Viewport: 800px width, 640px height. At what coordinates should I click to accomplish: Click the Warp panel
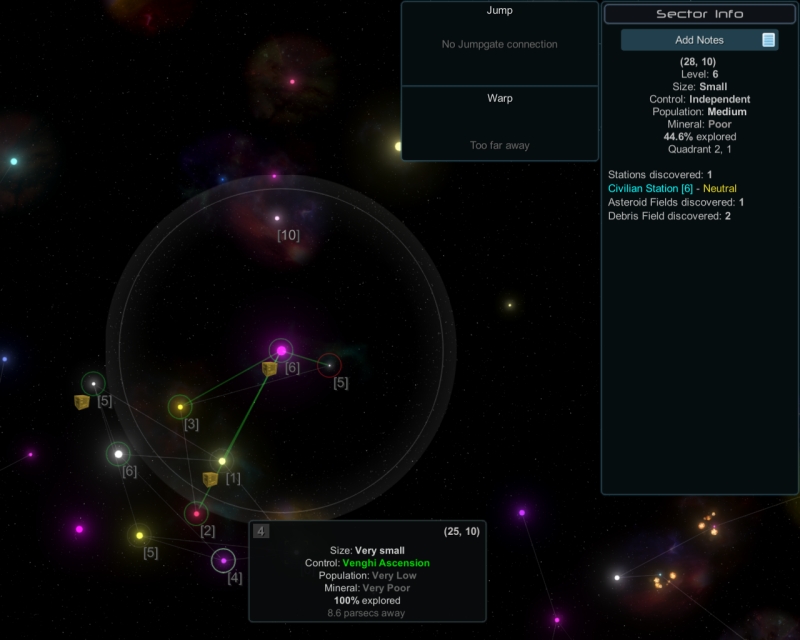(x=500, y=124)
